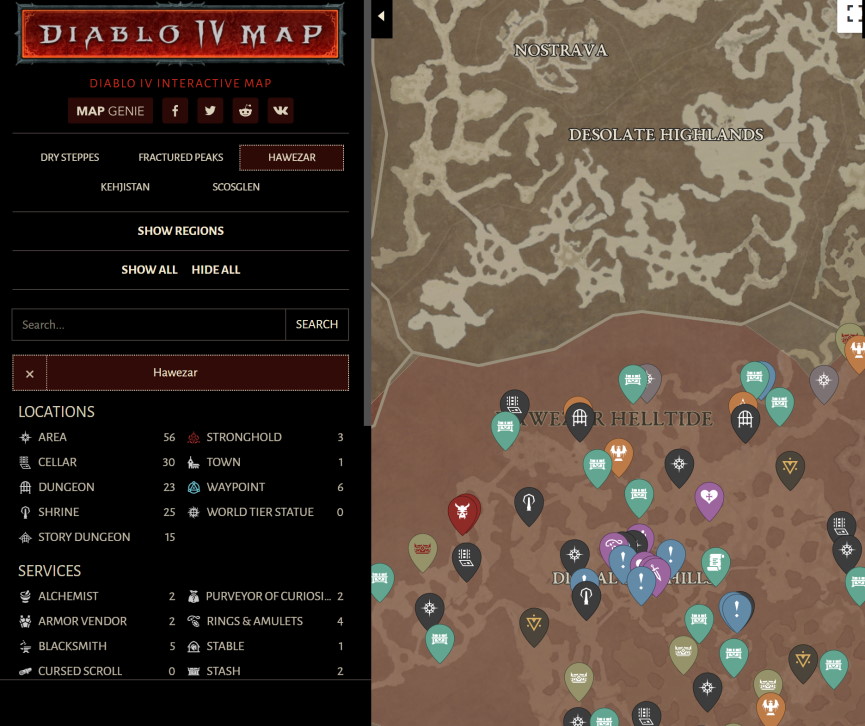Click the Search button
This screenshot has width=865, height=726.
317,324
